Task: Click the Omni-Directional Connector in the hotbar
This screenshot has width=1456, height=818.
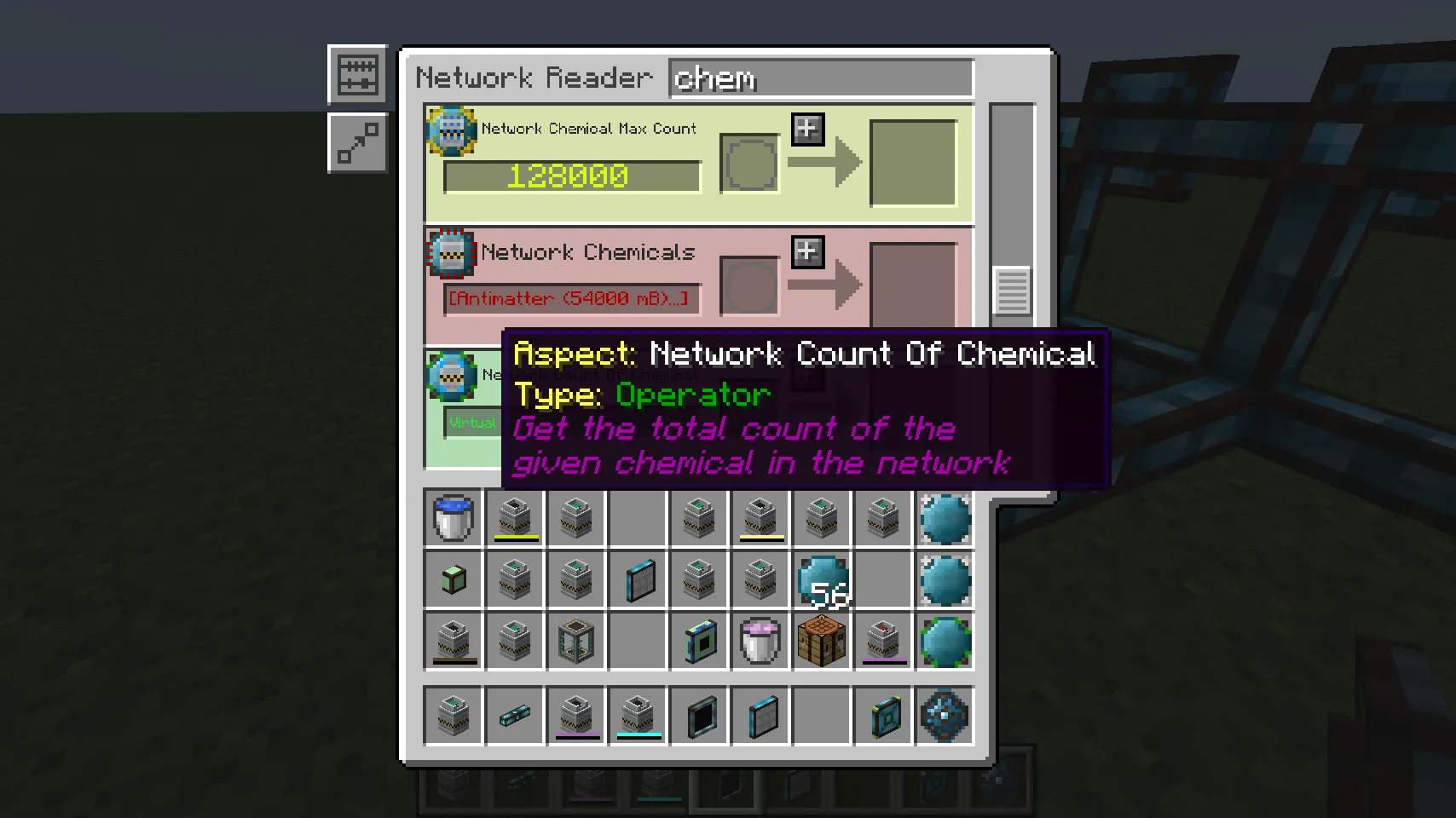Action: [x=945, y=717]
